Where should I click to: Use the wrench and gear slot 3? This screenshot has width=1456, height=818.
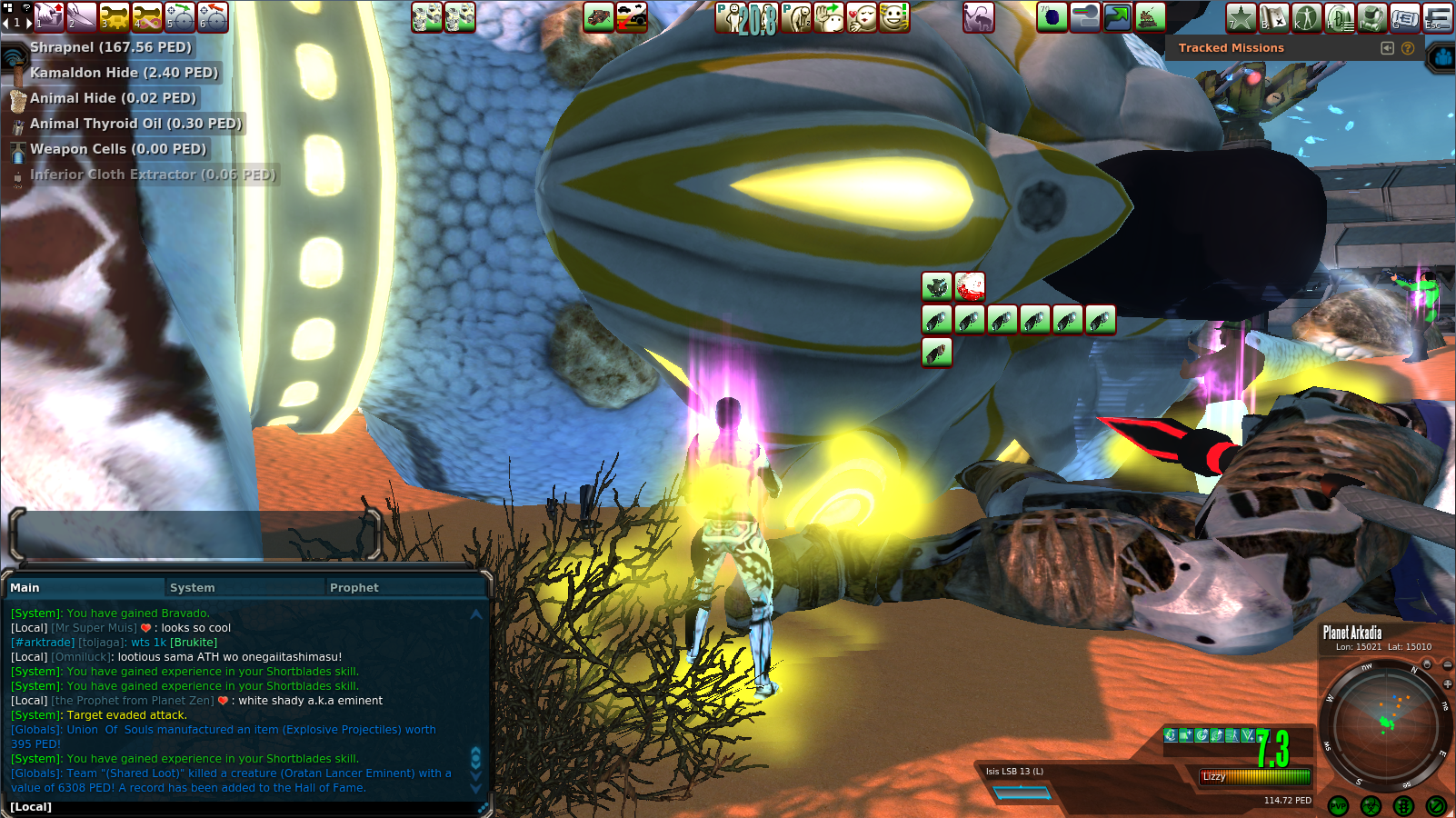click(115, 17)
